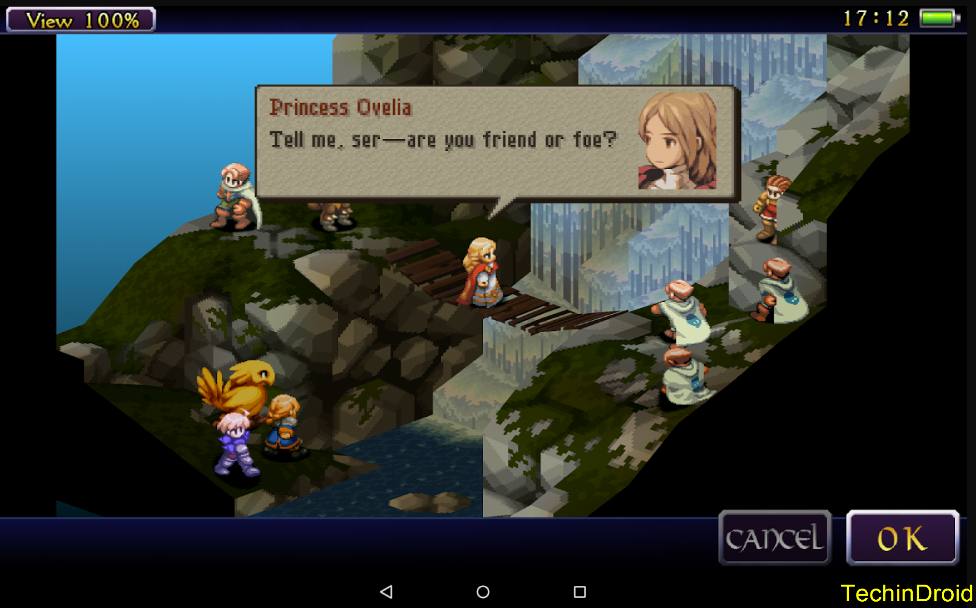Go to Android home via circle button

483,592
